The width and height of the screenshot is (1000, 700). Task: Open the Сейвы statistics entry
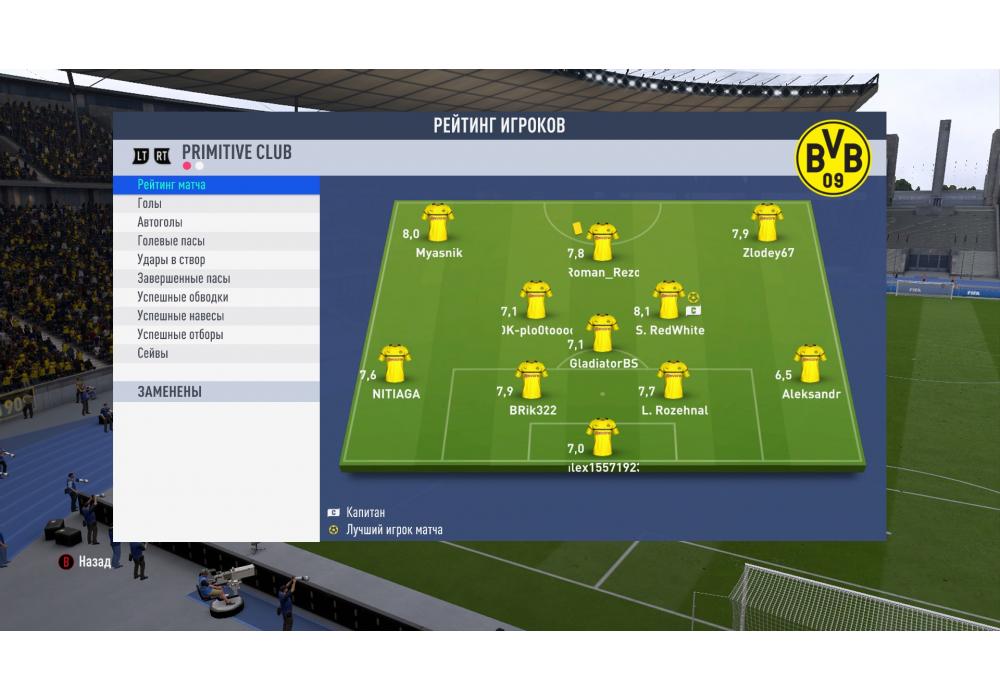pyautogui.click(x=153, y=353)
